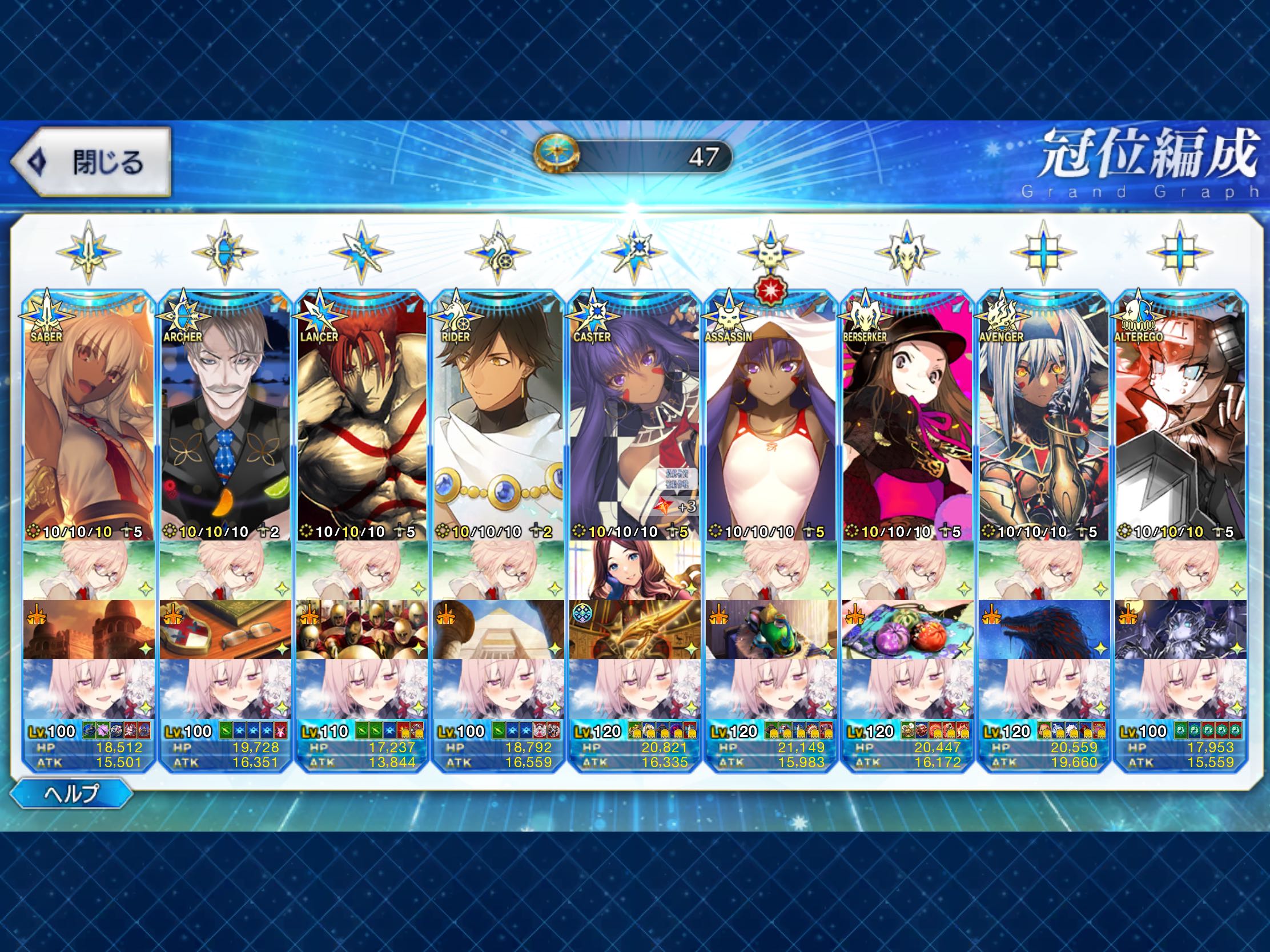
Task: Open the Caster's brown-haired woman craft essence
Action: (634, 570)
